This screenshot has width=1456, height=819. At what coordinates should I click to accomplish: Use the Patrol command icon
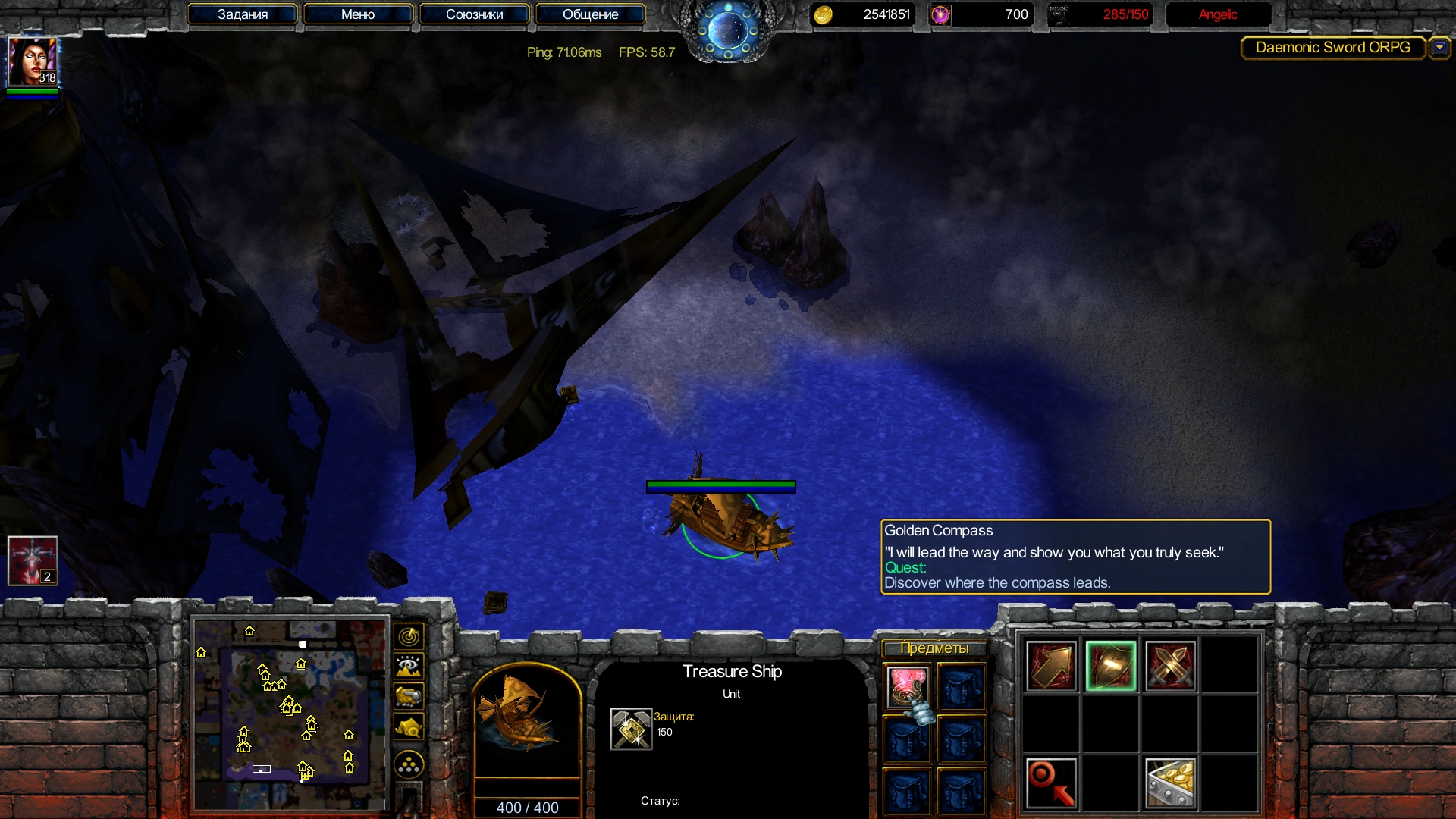(x=1050, y=783)
